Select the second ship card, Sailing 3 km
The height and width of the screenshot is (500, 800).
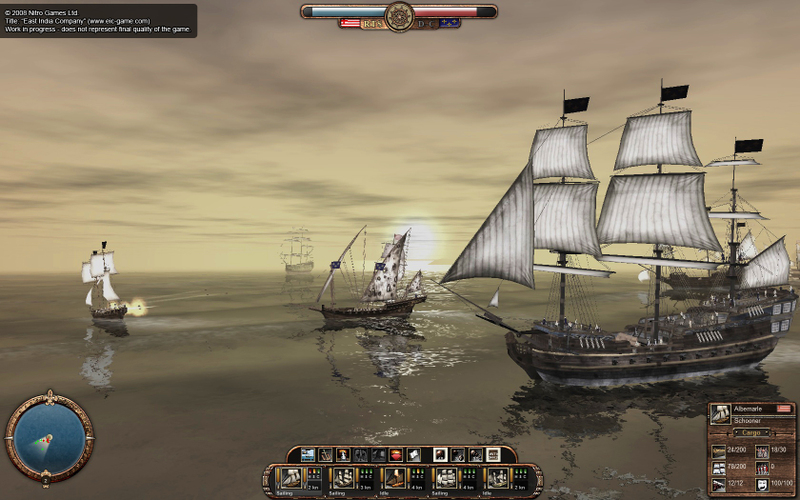(343, 477)
